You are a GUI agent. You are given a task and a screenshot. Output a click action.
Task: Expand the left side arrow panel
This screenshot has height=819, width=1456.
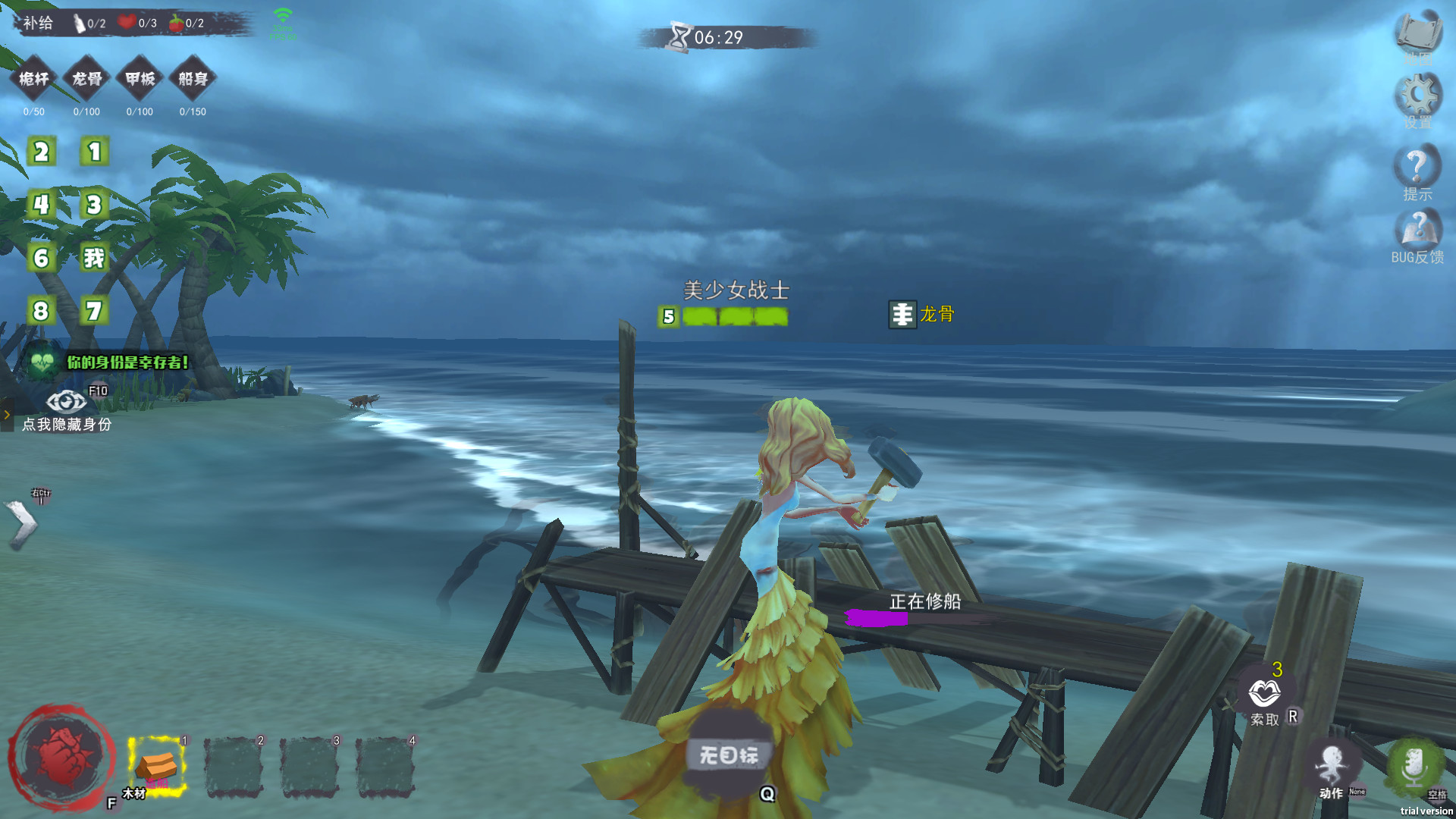[x=21, y=523]
